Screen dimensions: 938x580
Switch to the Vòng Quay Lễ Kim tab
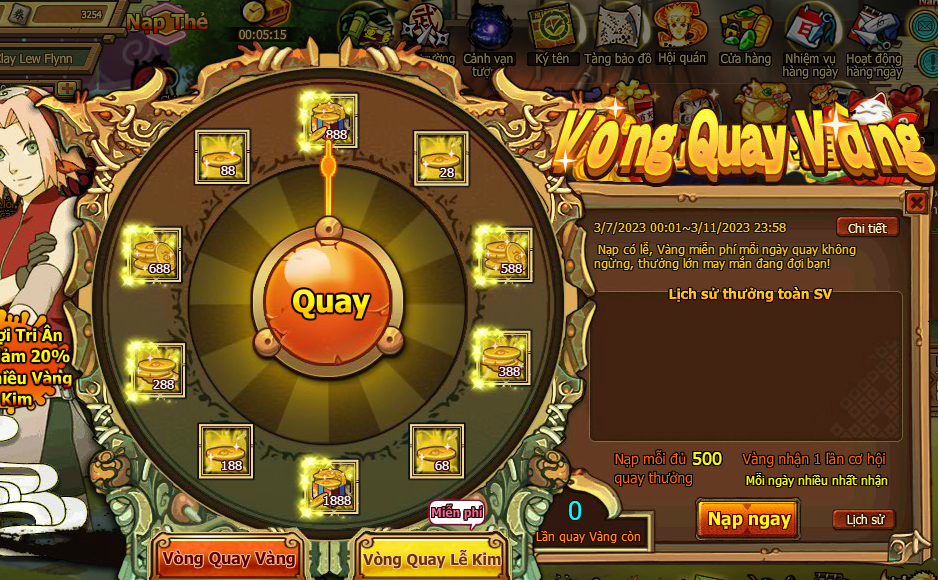pyautogui.click(x=431, y=559)
